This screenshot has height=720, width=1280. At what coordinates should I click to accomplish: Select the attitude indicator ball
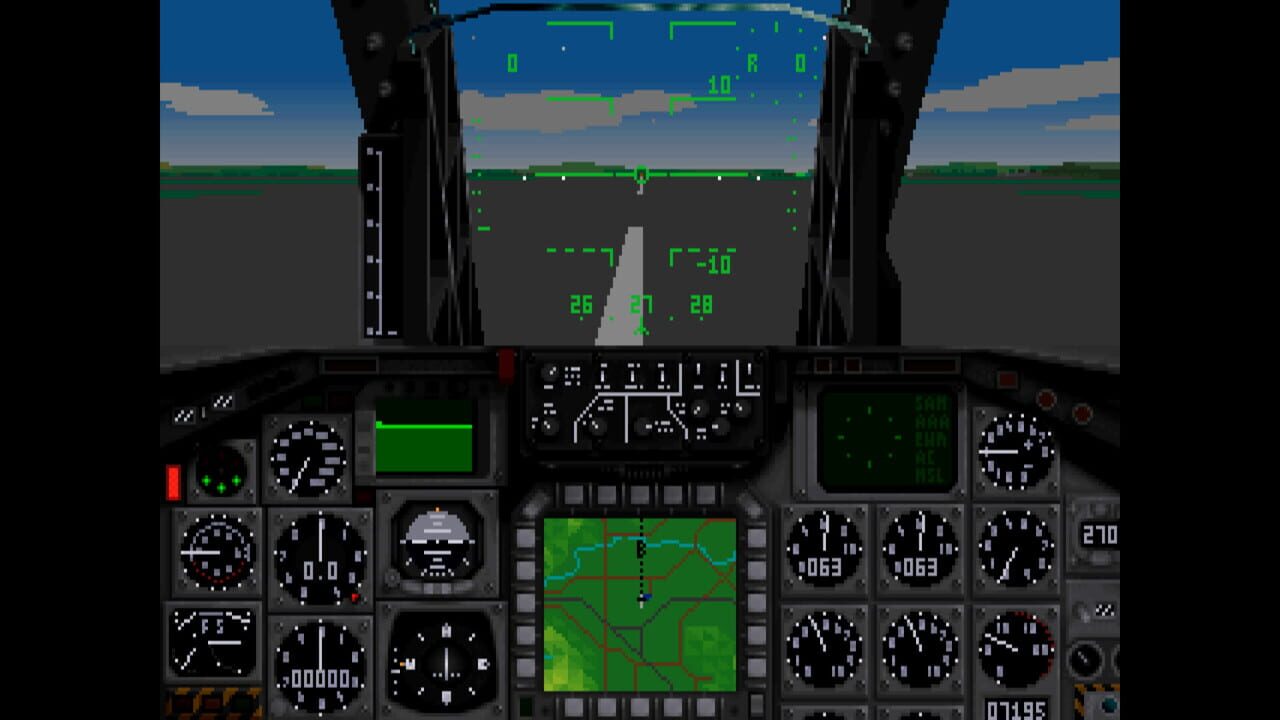click(x=437, y=543)
